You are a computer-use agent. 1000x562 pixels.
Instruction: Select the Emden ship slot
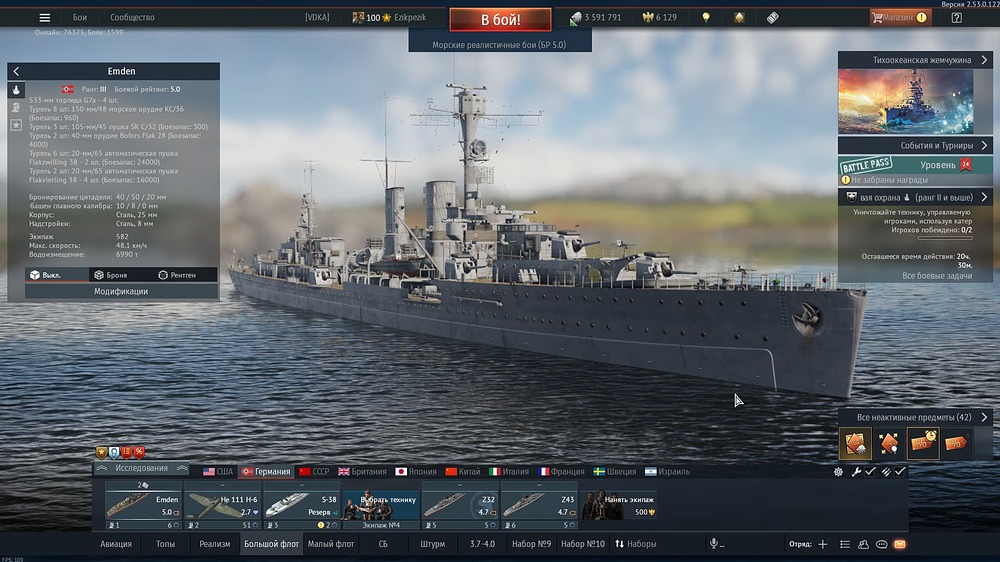[143, 504]
